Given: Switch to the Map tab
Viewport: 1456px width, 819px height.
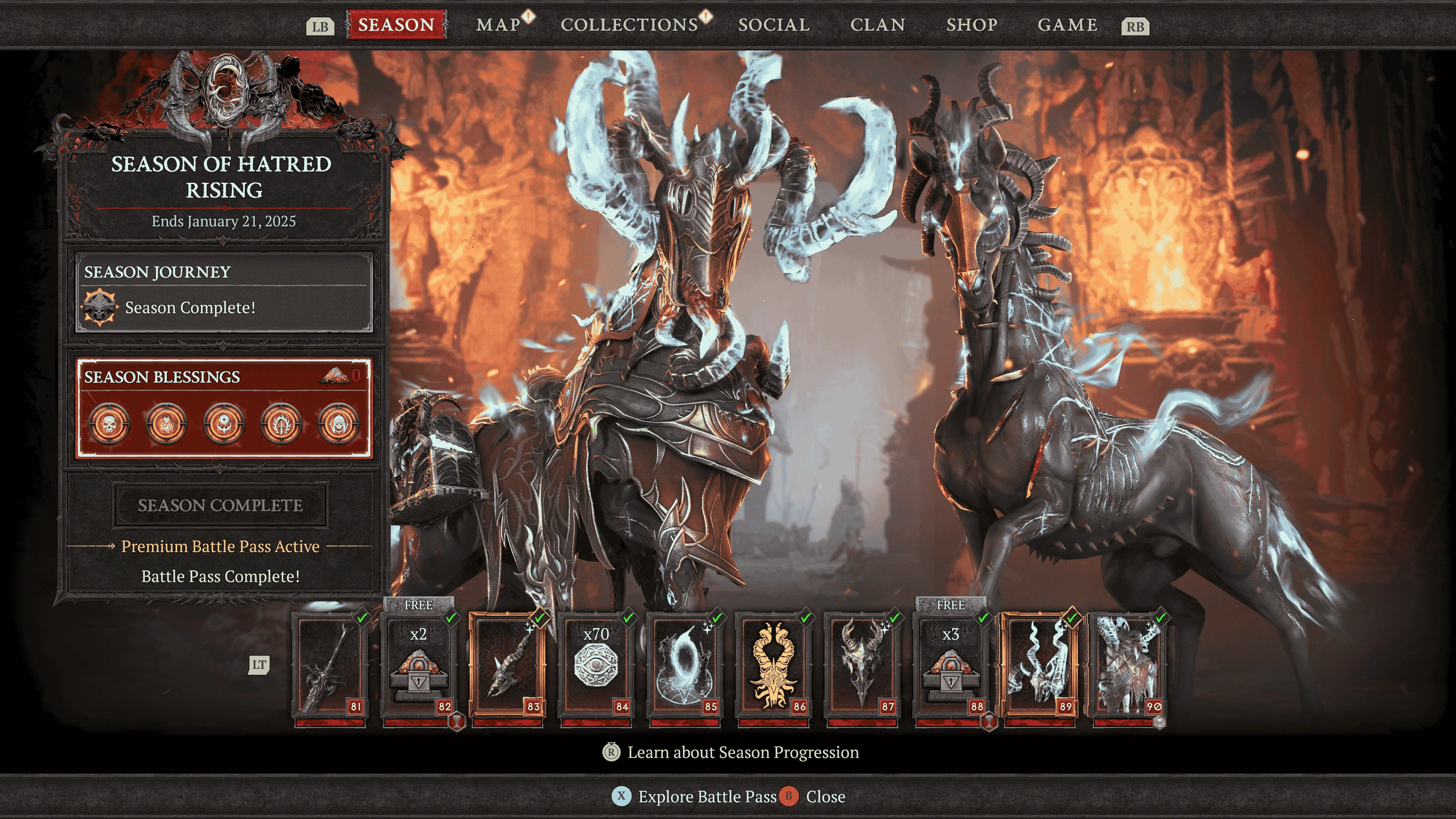Looking at the screenshot, I should click(x=498, y=25).
